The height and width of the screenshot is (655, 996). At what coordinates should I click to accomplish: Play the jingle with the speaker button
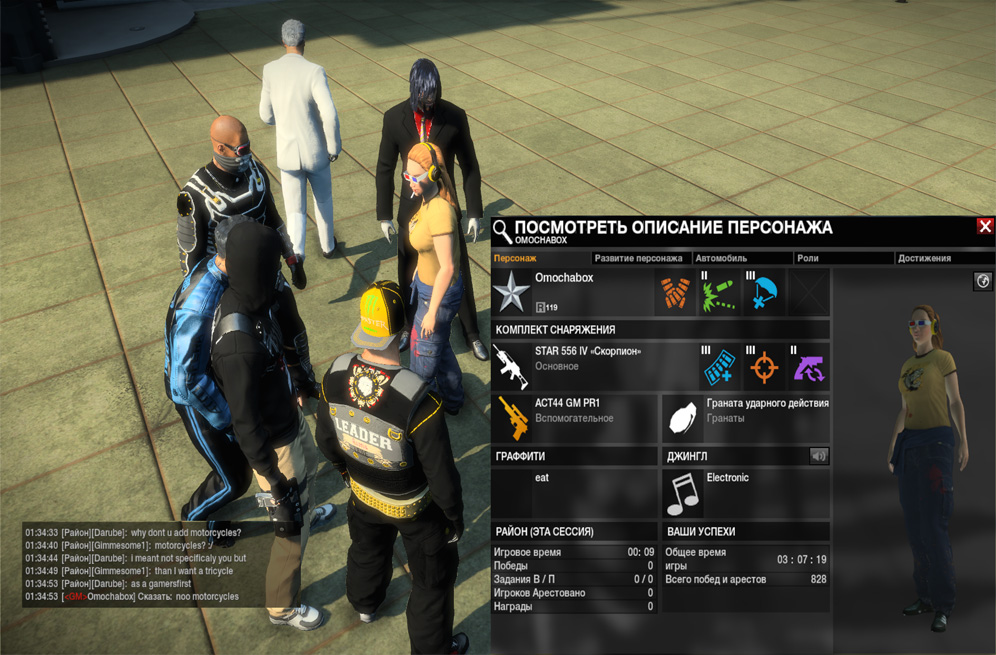point(818,456)
